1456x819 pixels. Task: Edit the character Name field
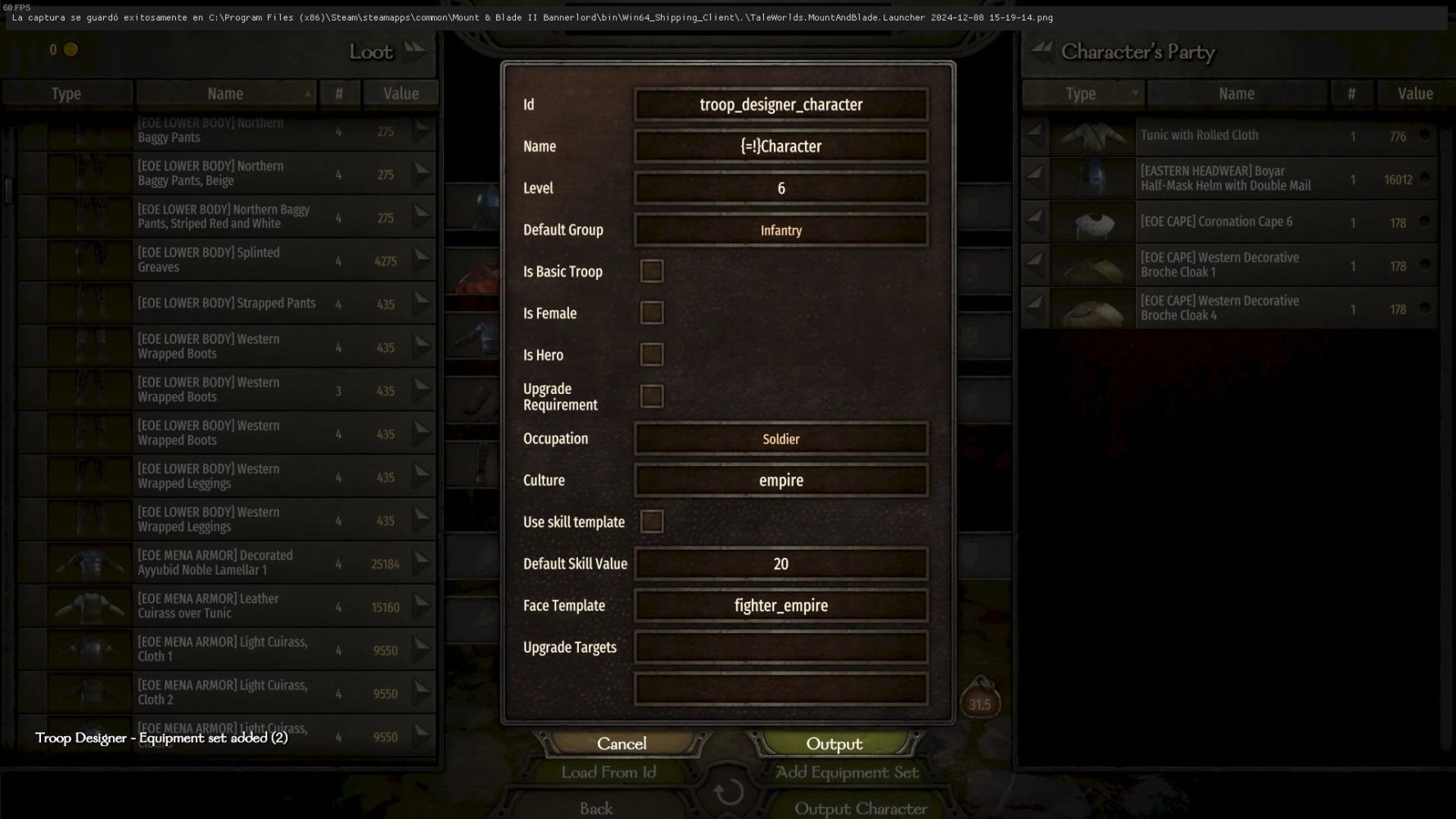(x=780, y=147)
